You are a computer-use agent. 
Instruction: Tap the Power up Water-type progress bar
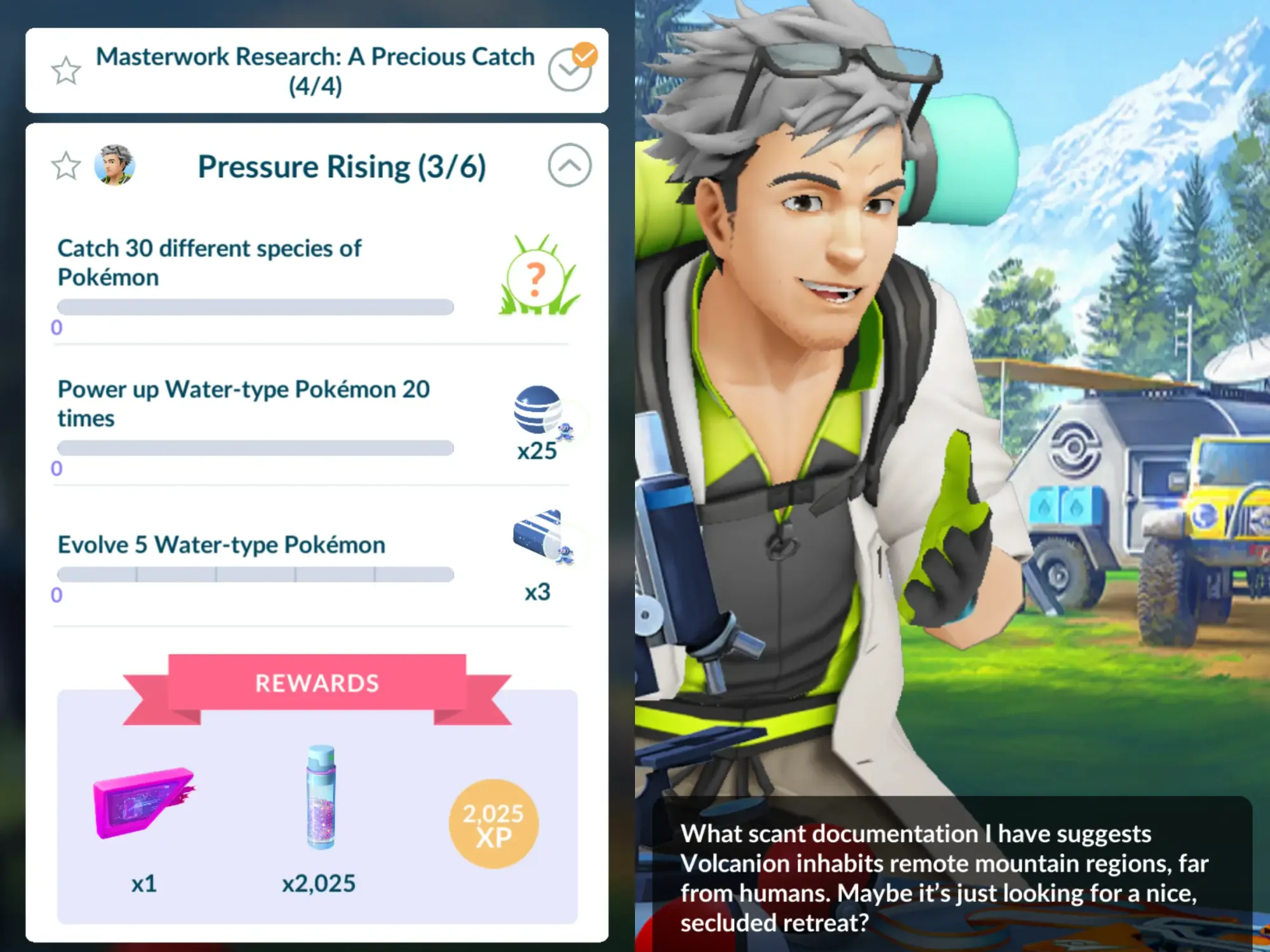(253, 447)
